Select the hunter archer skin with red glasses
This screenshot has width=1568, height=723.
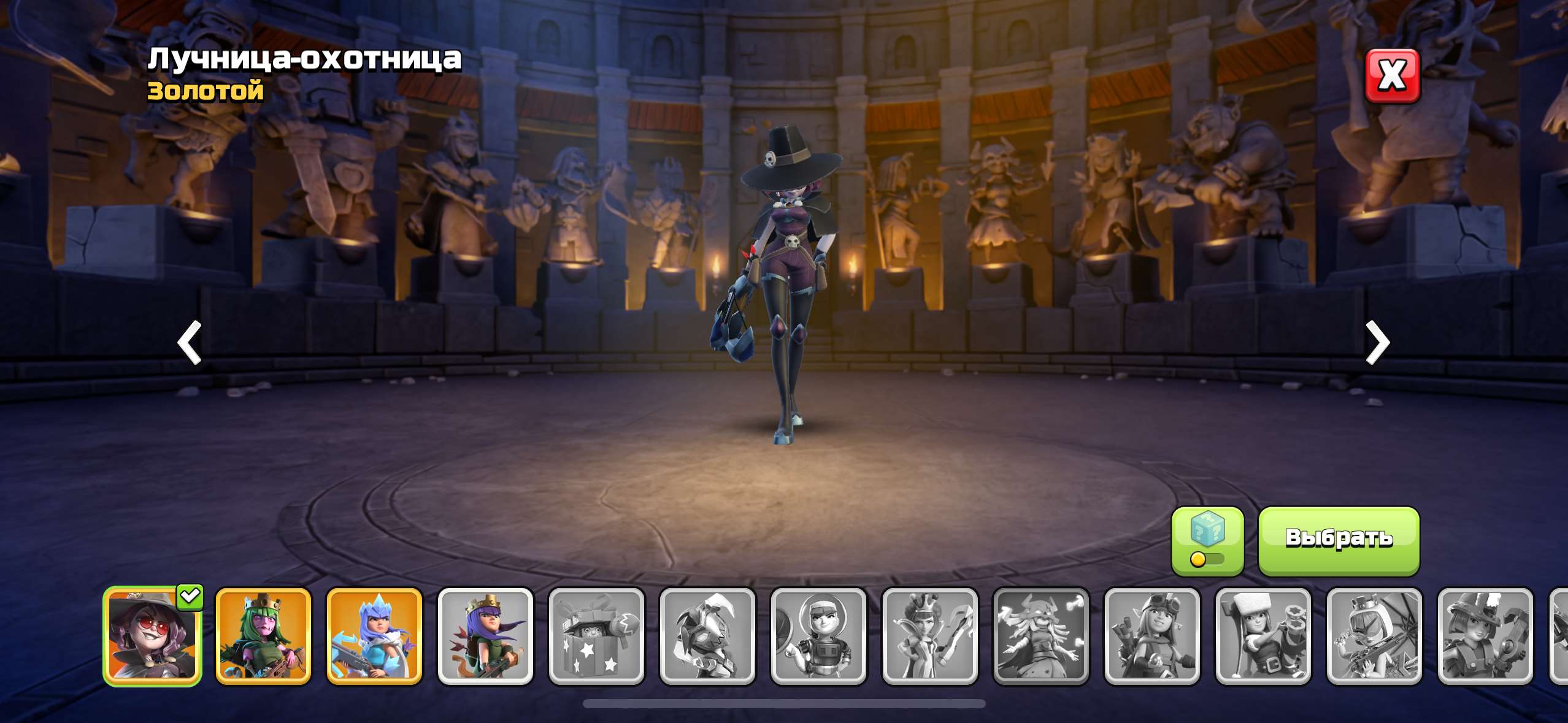tap(152, 636)
